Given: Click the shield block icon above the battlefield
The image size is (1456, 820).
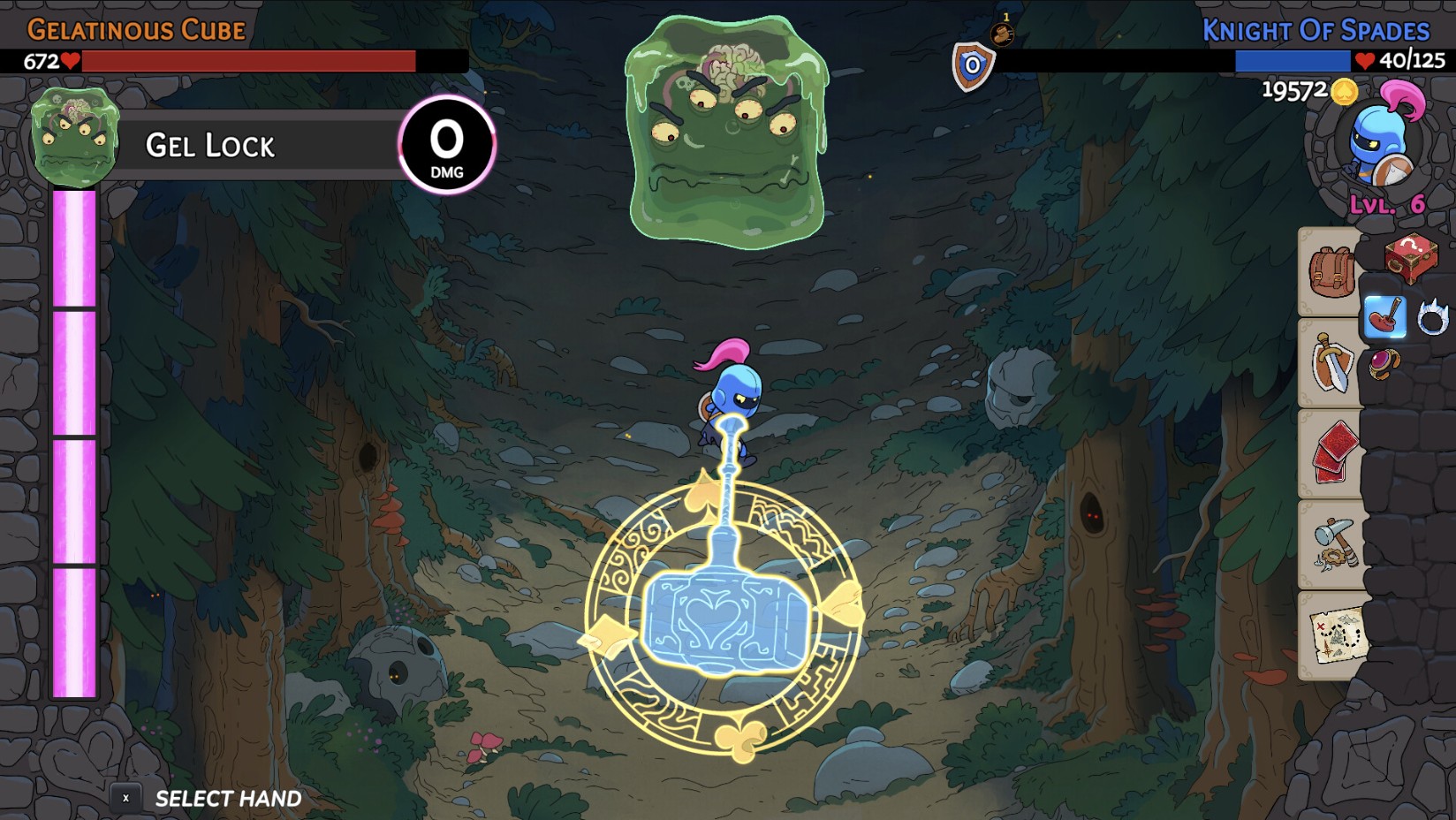Looking at the screenshot, I should point(974,62).
